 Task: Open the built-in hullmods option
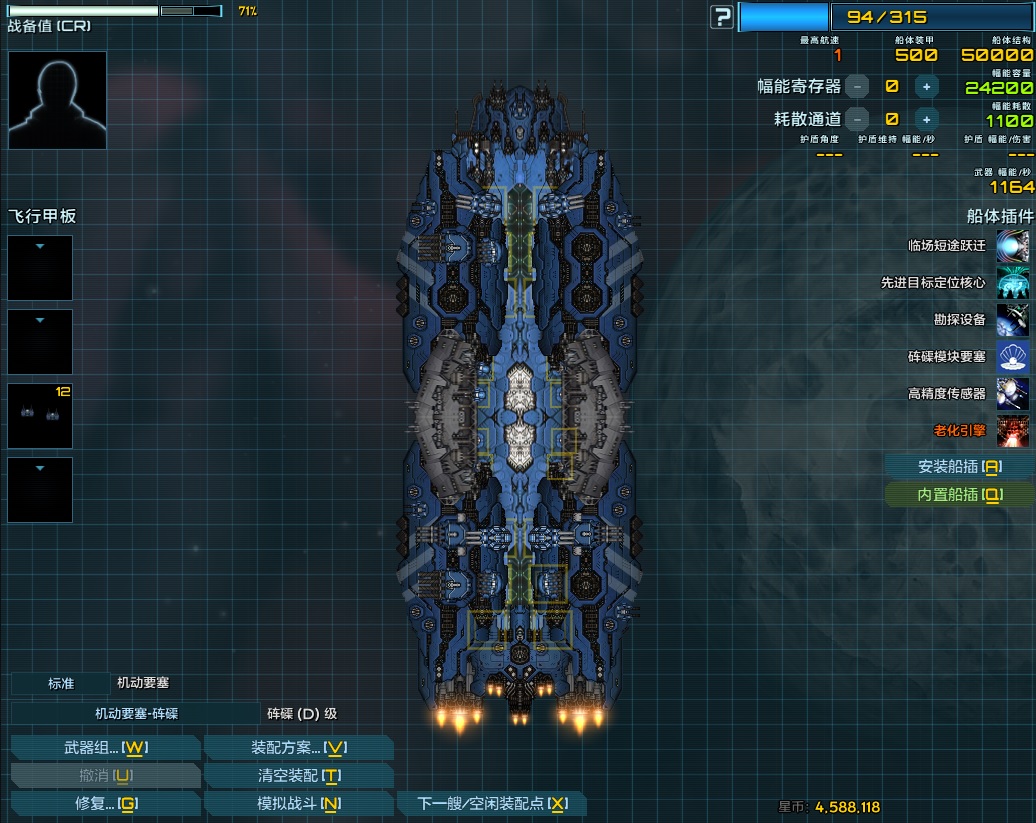(x=959, y=494)
